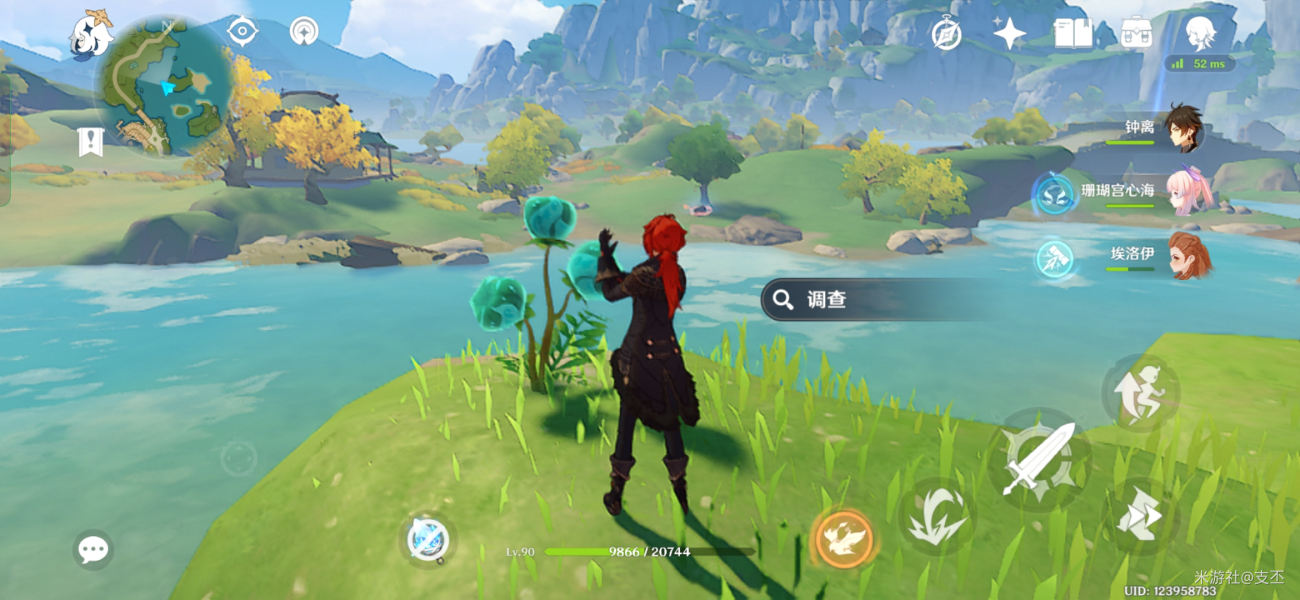Image resolution: width=1300 pixels, height=600 pixels.
Task: Switch to party member 钟离
Action: (x=1185, y=128)
